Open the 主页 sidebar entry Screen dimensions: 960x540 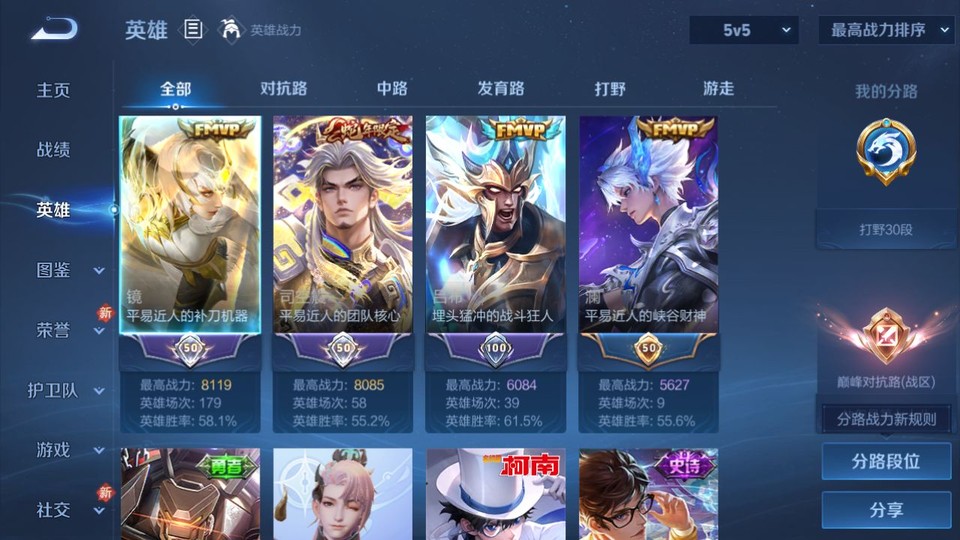click(54, 90)
